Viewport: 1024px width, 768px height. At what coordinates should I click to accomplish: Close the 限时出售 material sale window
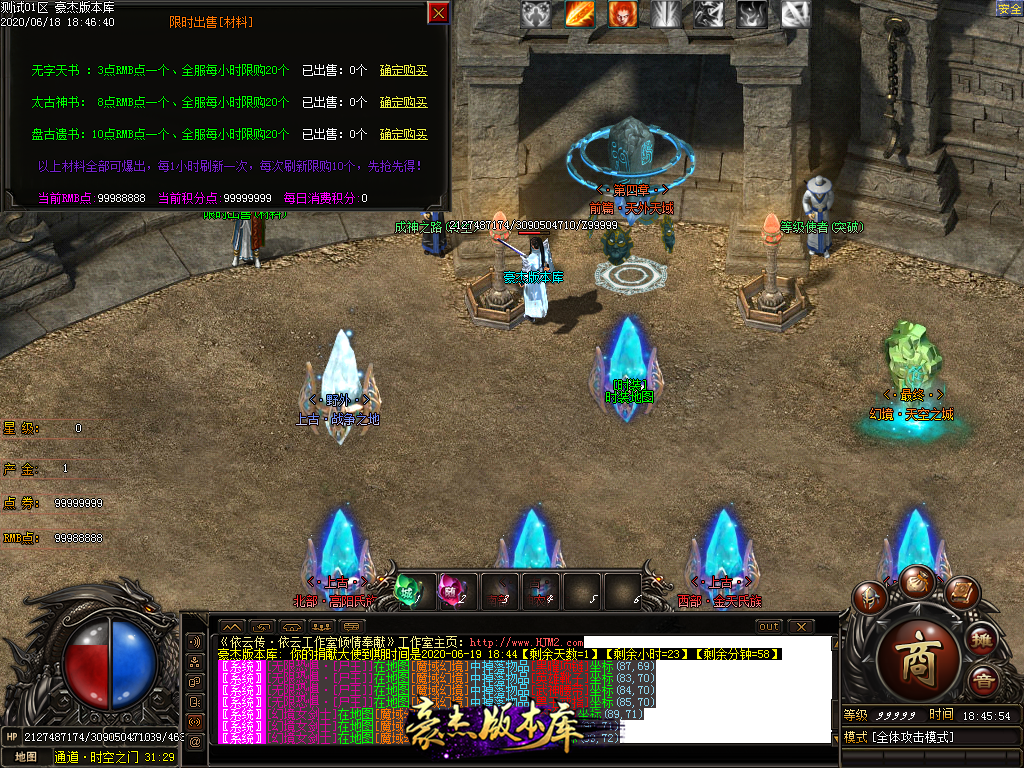pyautogui.click(x=438, y=12)
